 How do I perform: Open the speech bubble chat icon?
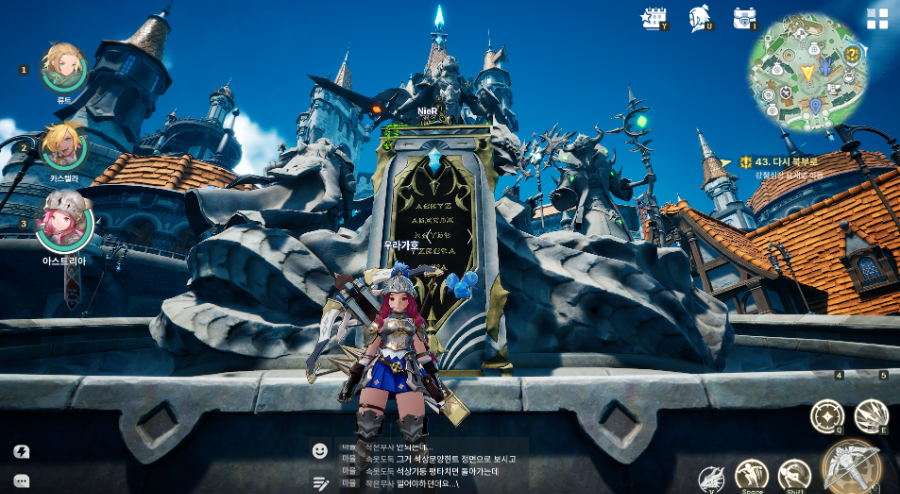[22, 481]
